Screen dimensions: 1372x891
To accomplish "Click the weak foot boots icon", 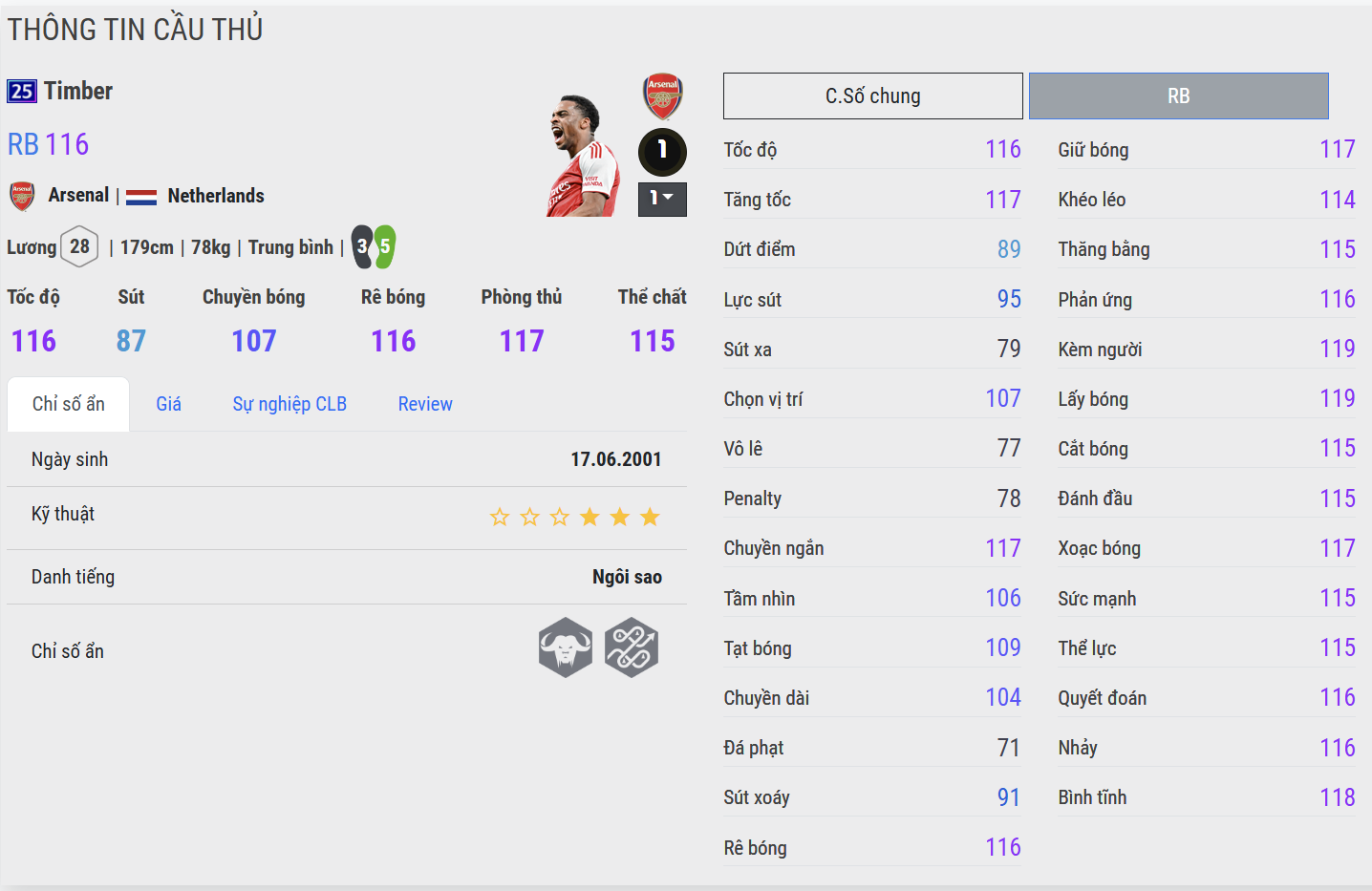I will [373, 247].
